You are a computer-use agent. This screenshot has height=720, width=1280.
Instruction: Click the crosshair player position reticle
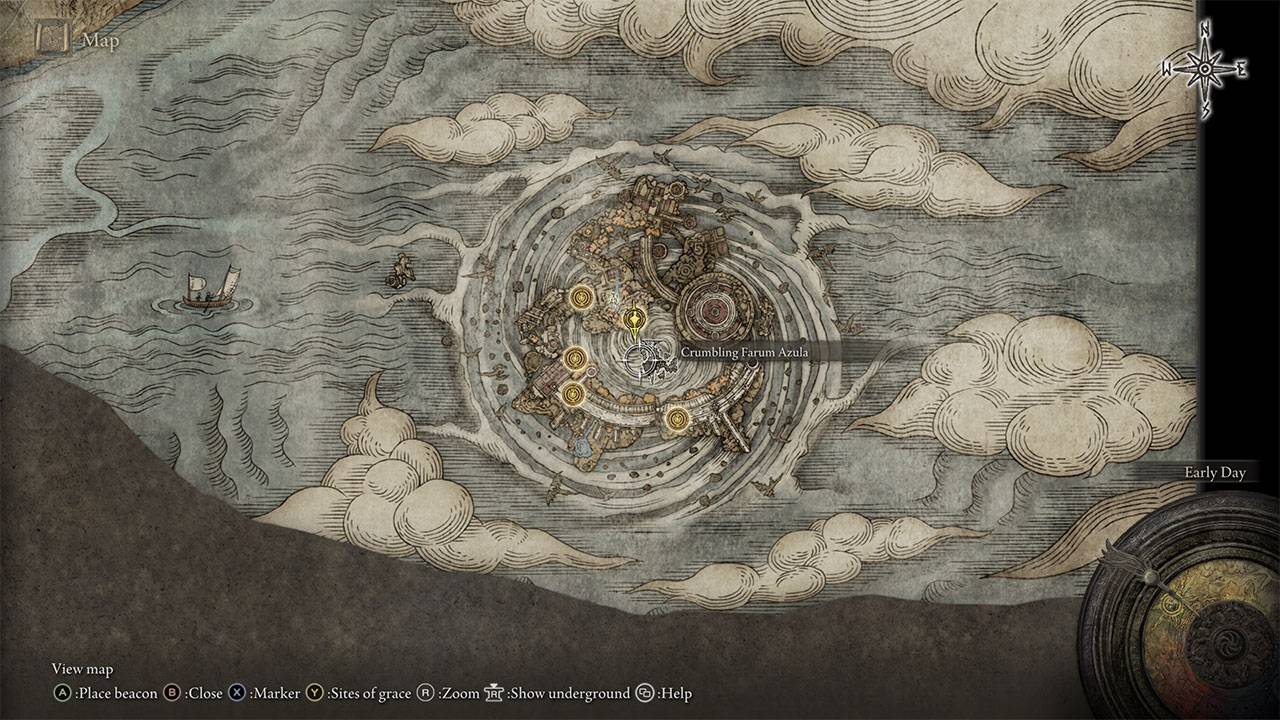[x=640, y=360]
